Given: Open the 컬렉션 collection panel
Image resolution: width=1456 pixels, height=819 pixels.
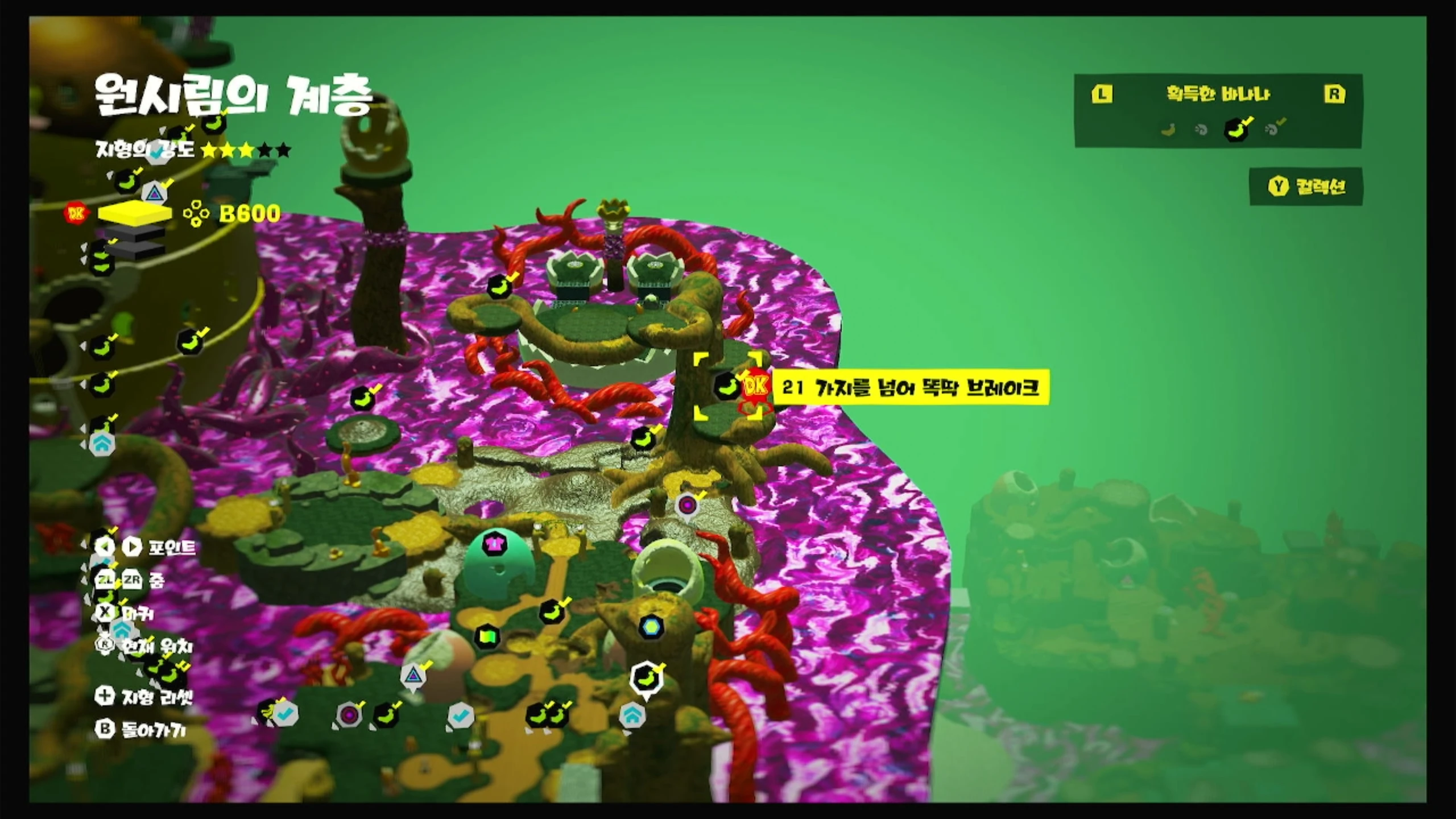Looking at the screenshot, I should [x=1306, y=187].
